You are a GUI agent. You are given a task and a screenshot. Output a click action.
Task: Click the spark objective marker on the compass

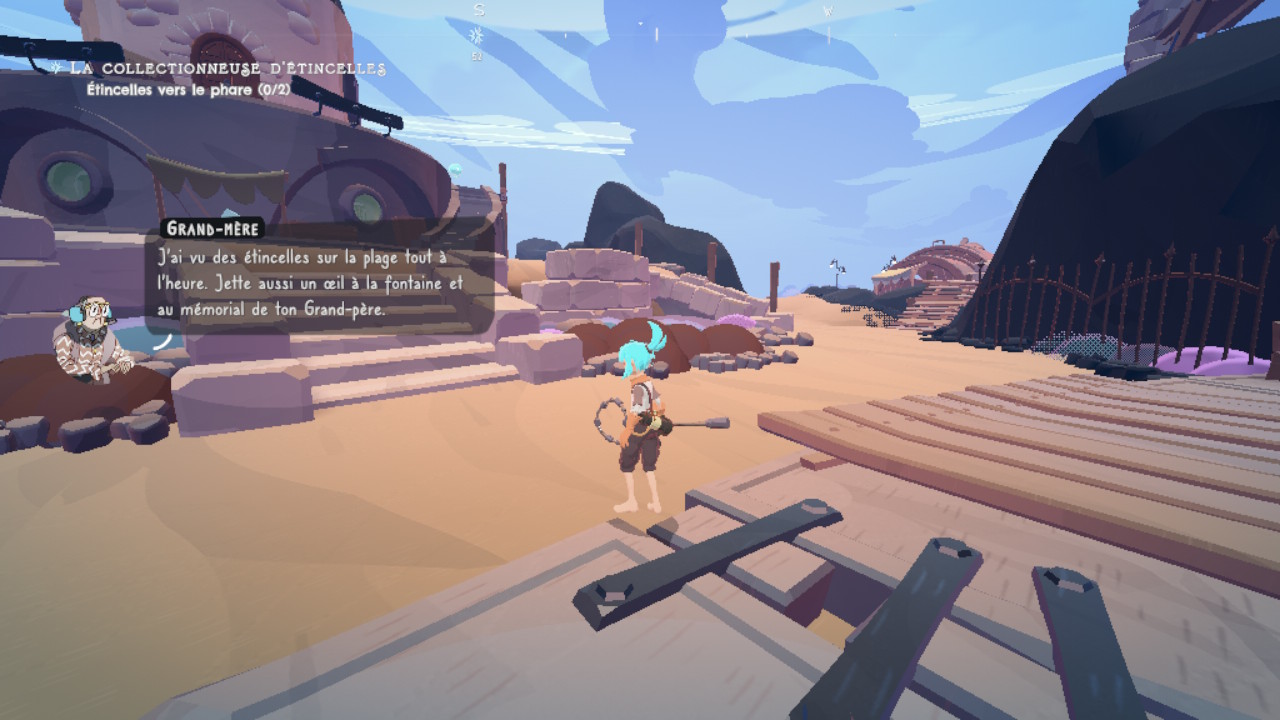pos(477,36)
